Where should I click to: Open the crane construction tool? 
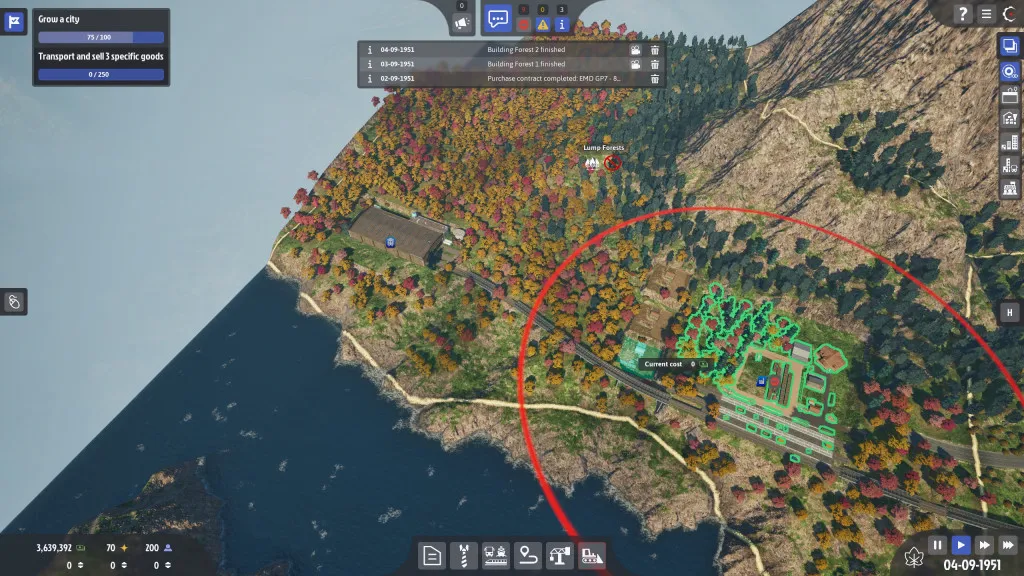(x=559, y=555)
